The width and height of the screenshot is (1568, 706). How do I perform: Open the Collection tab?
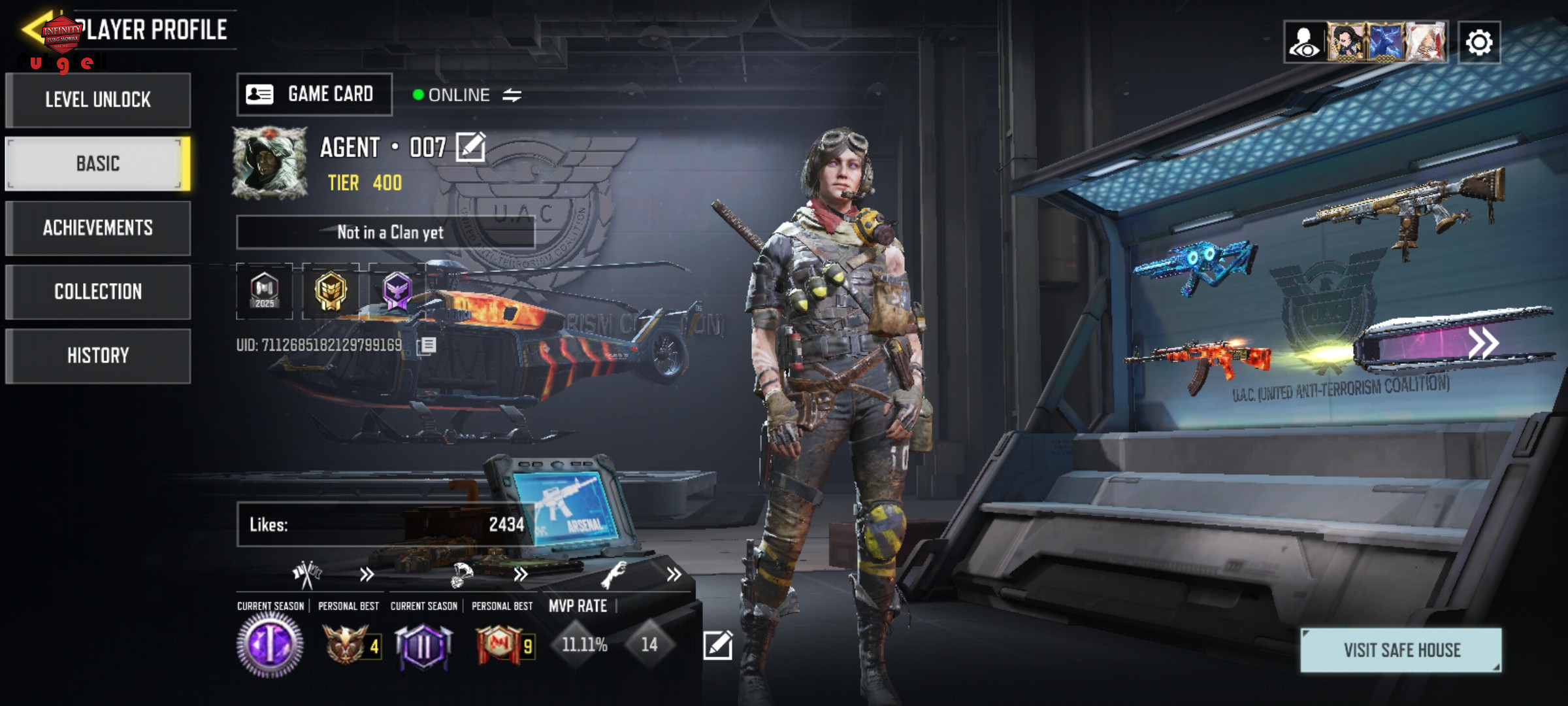click(98, 292)
